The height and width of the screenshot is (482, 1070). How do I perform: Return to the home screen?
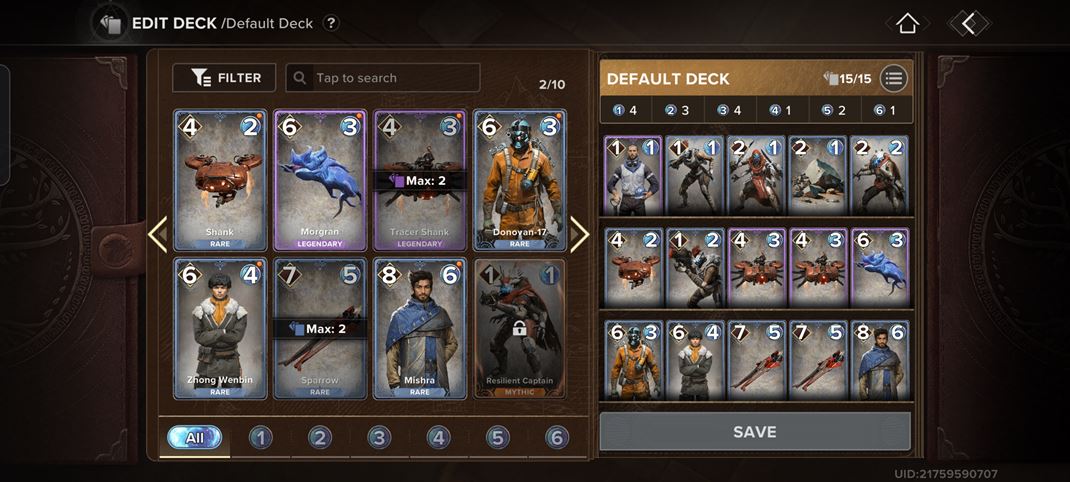[x=907, y=23]
